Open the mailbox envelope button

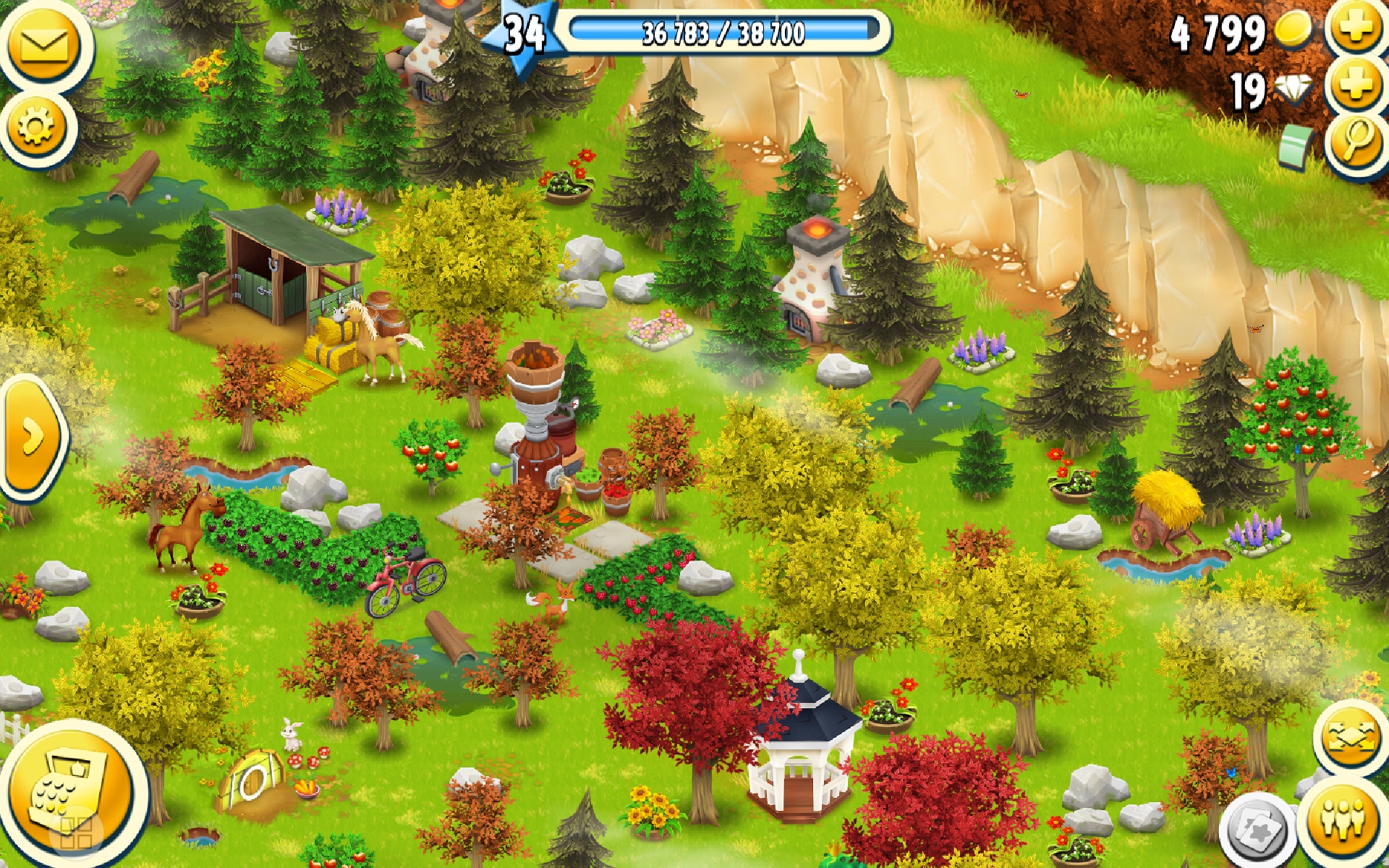coord(45,46)
